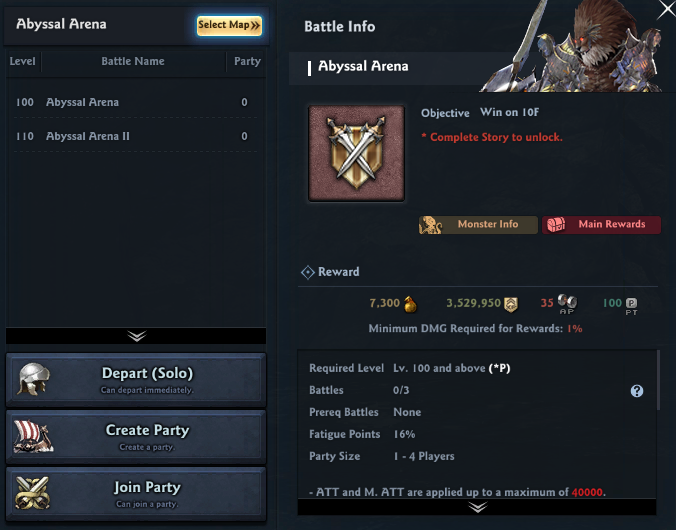Depart solo into the battle

[136, 379]
